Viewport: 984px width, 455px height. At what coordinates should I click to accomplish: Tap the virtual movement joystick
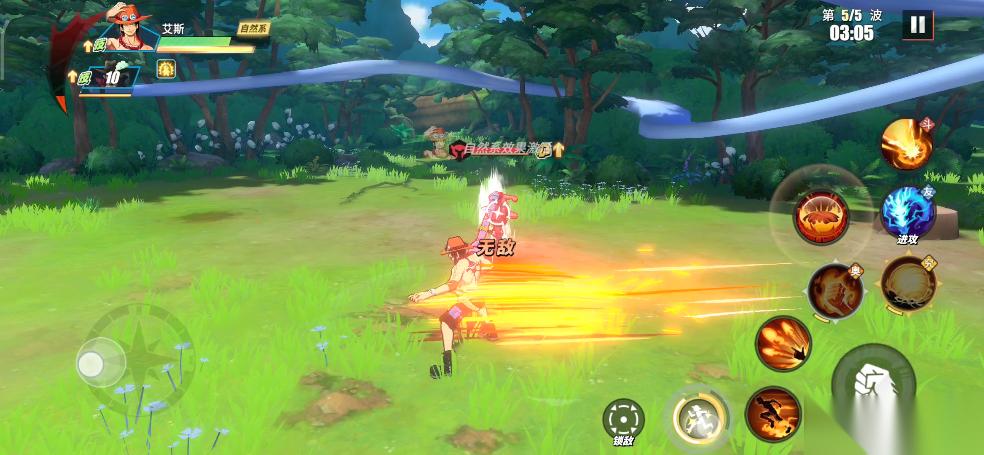102,362
